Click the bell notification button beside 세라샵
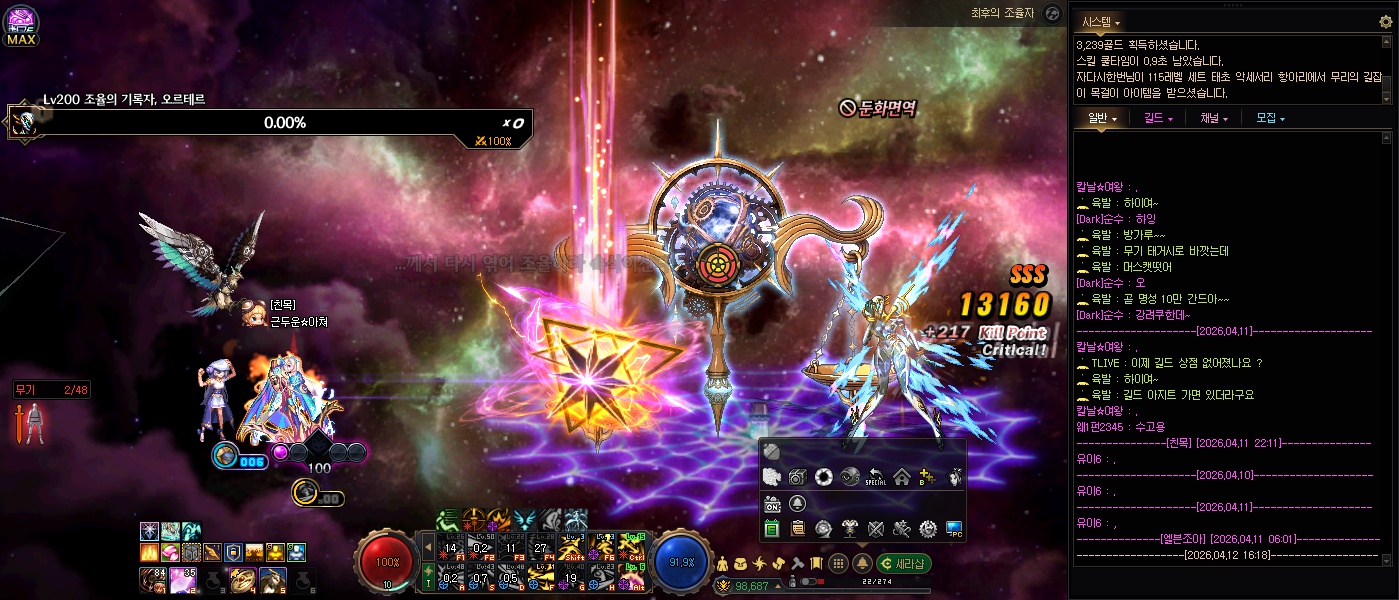 click(x=862, y=563)
